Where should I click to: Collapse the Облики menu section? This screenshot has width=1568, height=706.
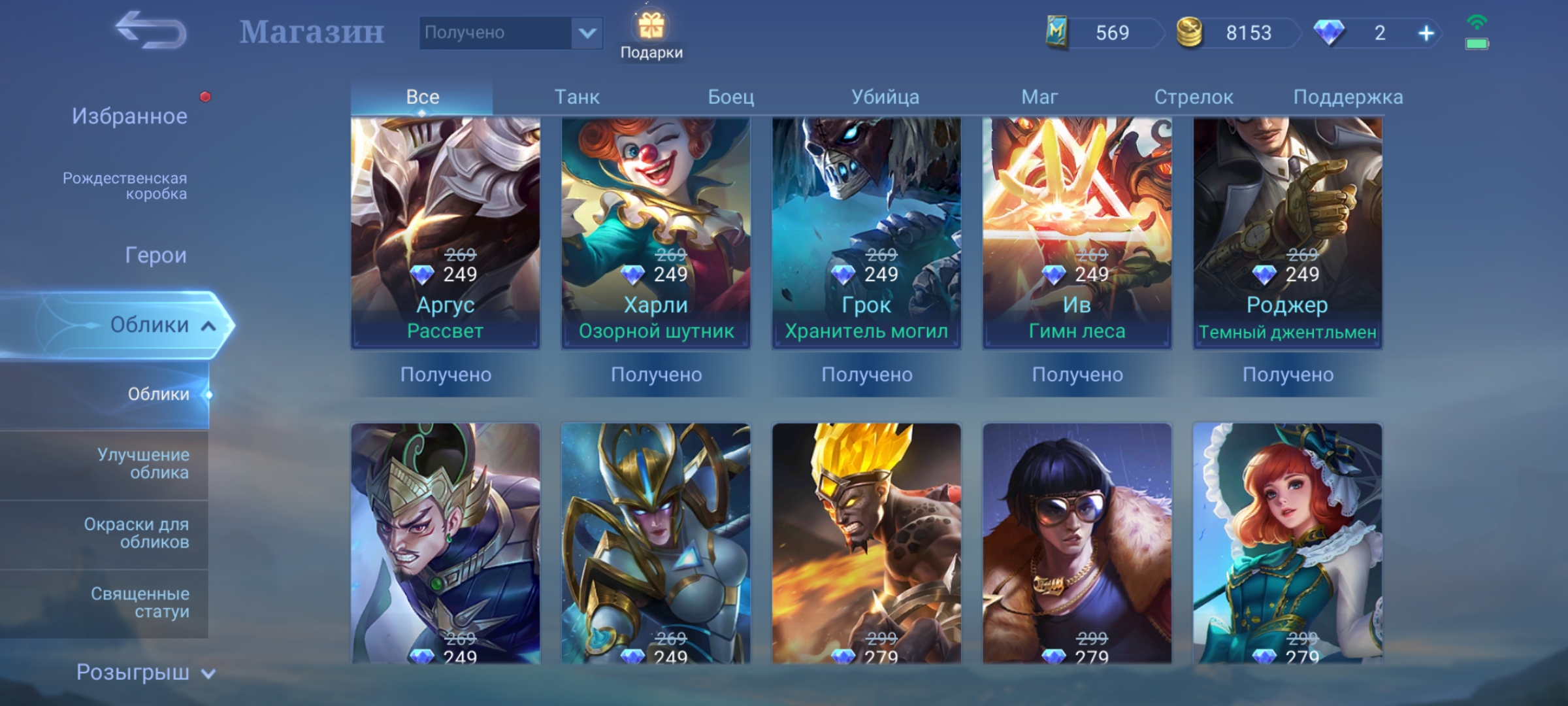pyautogui.click(x=208, y=326)
